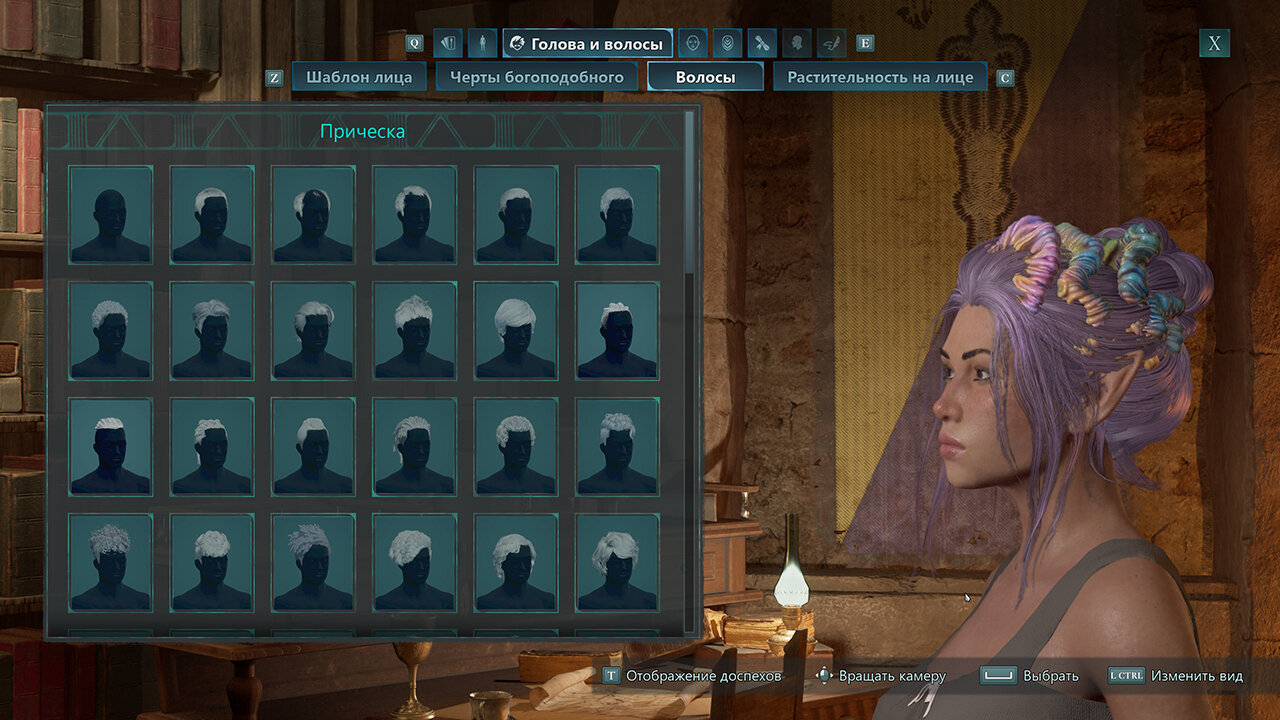Image resolution: width=1280 pixels, height=720 pixels.
Task: Open the Шаблон лица tab
Action: pos(359,77)
